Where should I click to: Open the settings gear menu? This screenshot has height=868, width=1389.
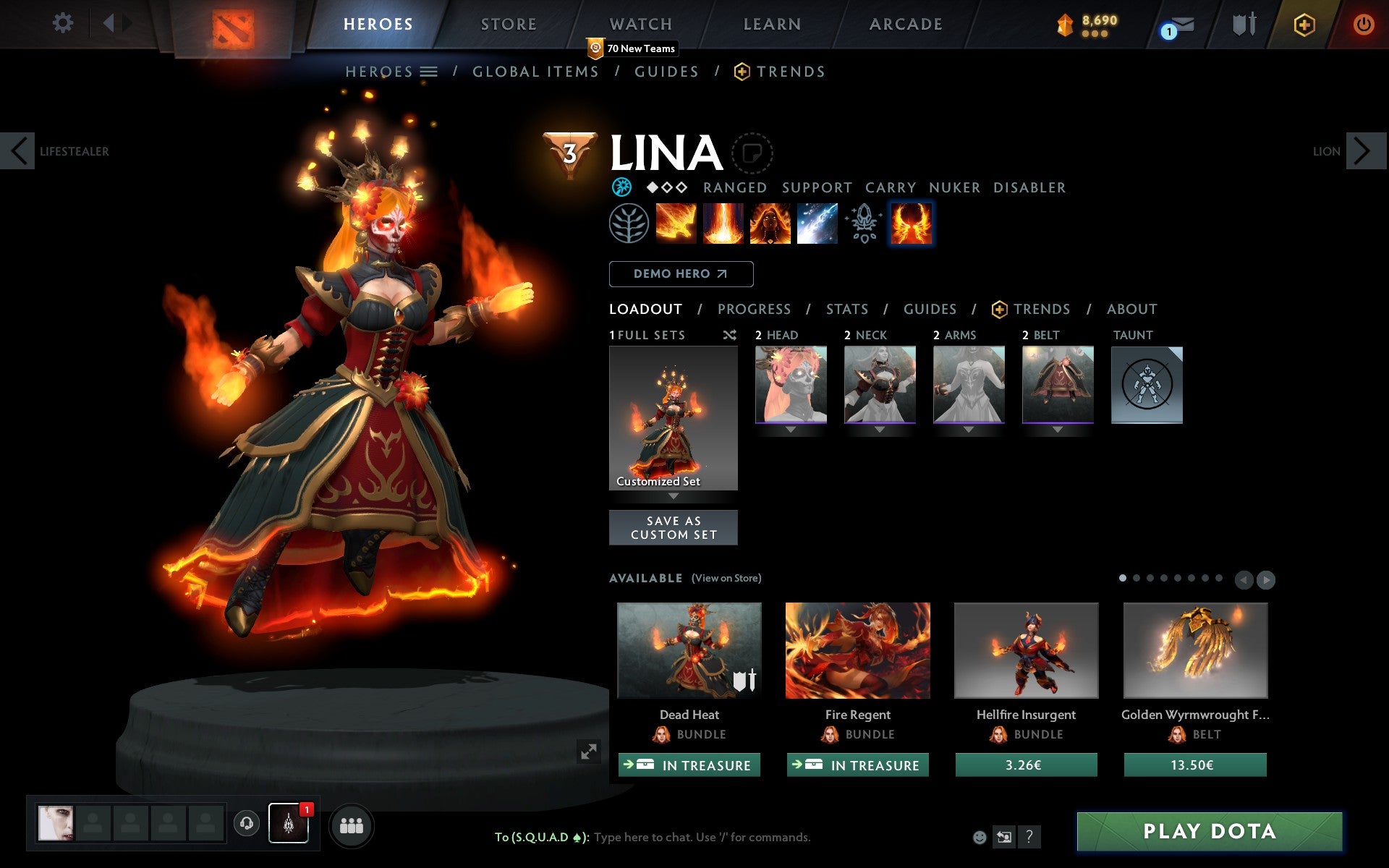63,23
